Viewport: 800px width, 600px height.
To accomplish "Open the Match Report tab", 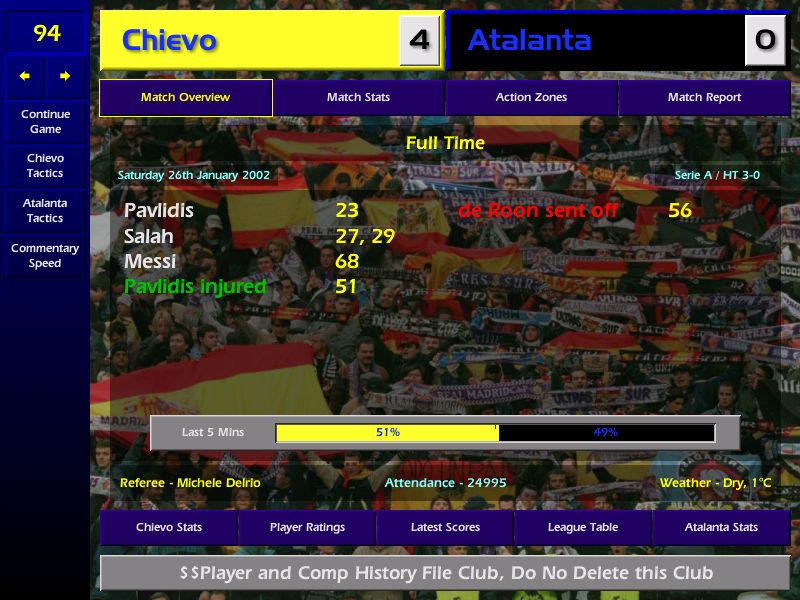I will [x=704, y=98].
